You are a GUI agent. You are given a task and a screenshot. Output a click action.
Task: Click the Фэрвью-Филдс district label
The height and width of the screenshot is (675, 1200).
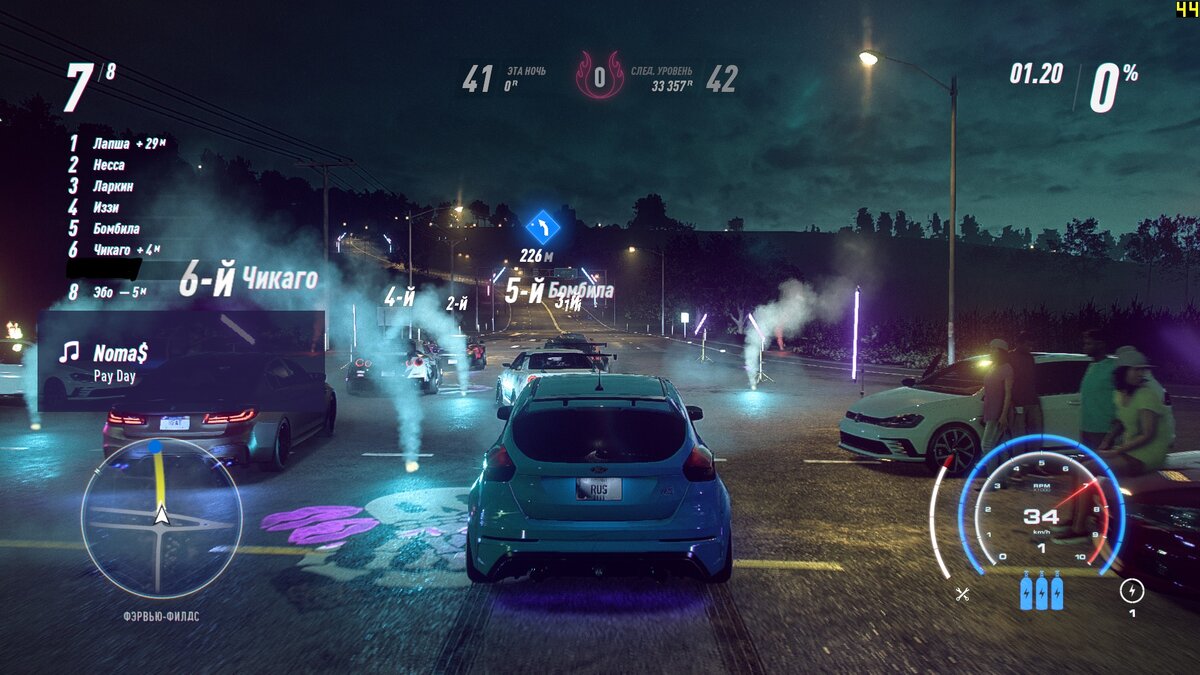161,616
